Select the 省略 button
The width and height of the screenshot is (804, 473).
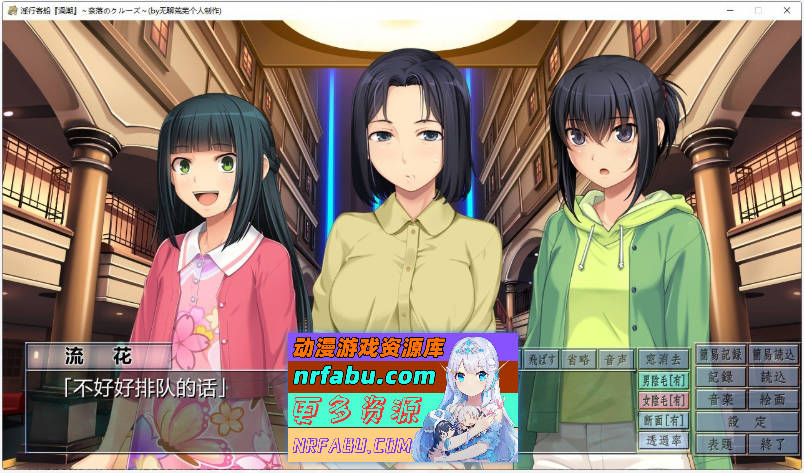click(x=578, y=359)
